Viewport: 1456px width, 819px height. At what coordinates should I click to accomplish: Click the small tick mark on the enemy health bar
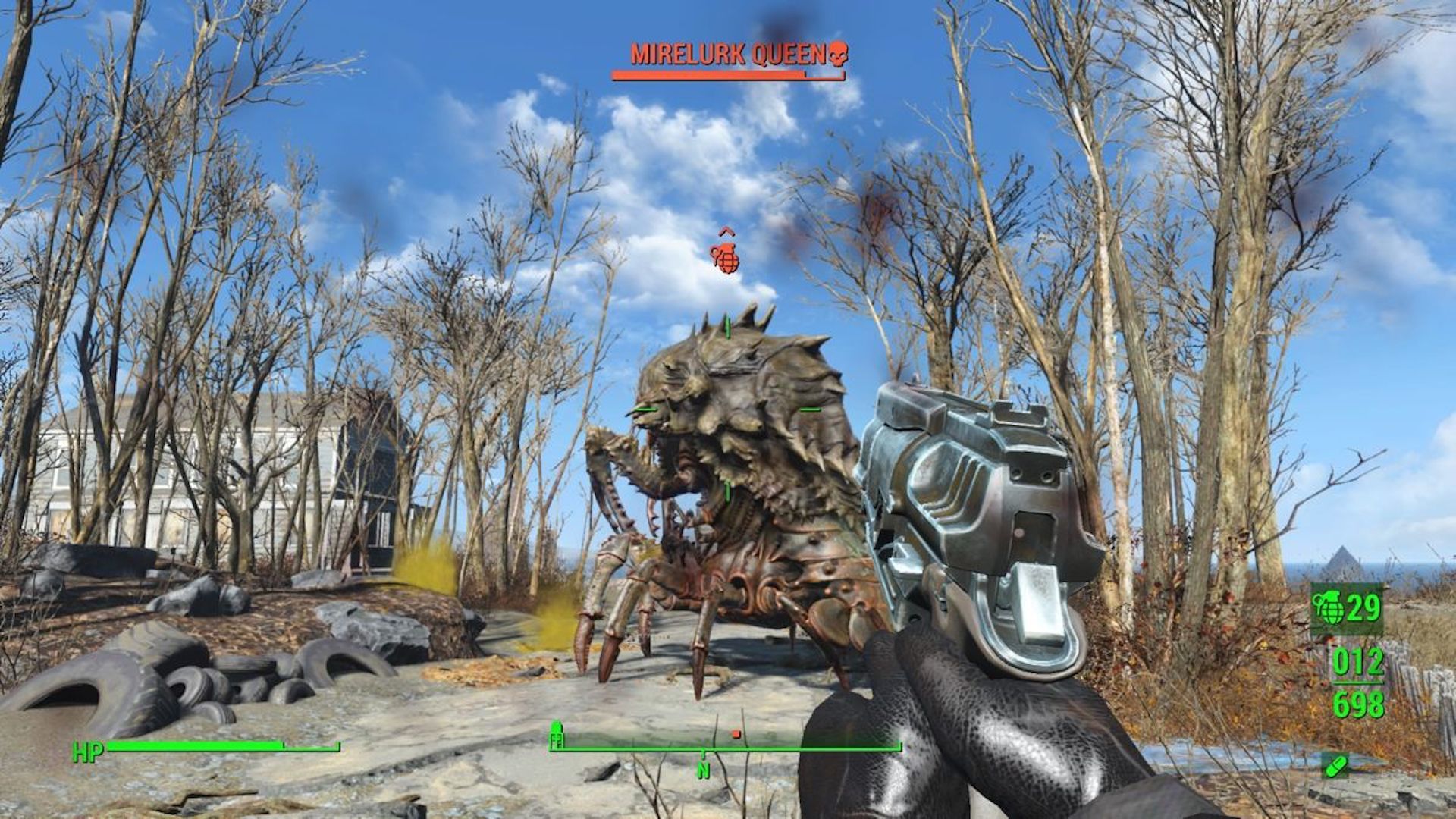click(x=806, y=74)
